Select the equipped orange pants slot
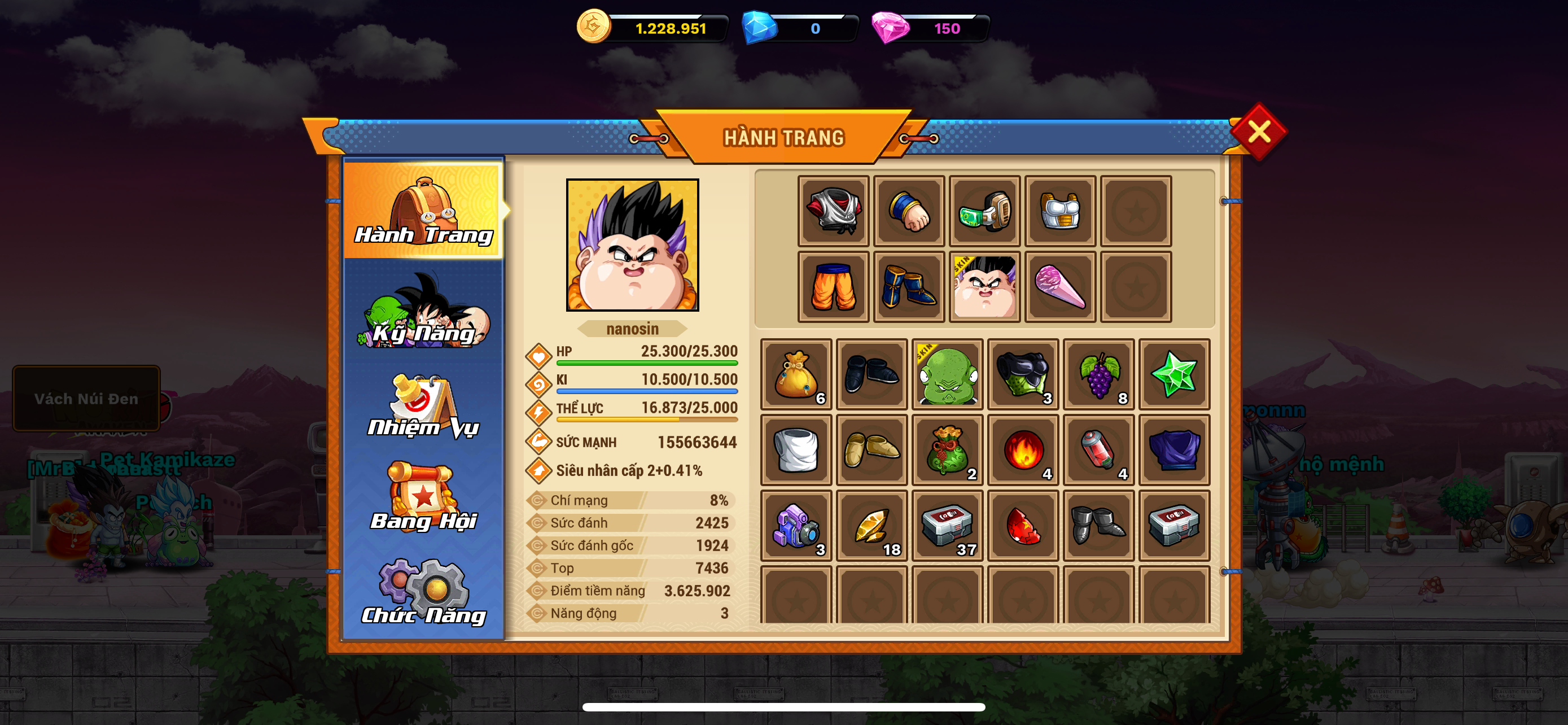This screenshot has width=1568, height=725. [x=833, y=287]
